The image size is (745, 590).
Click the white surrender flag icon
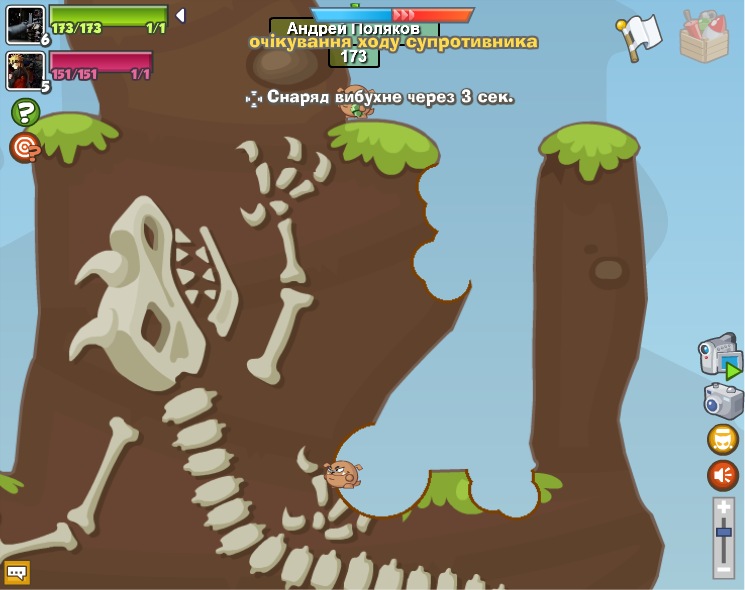pos(640,37)
